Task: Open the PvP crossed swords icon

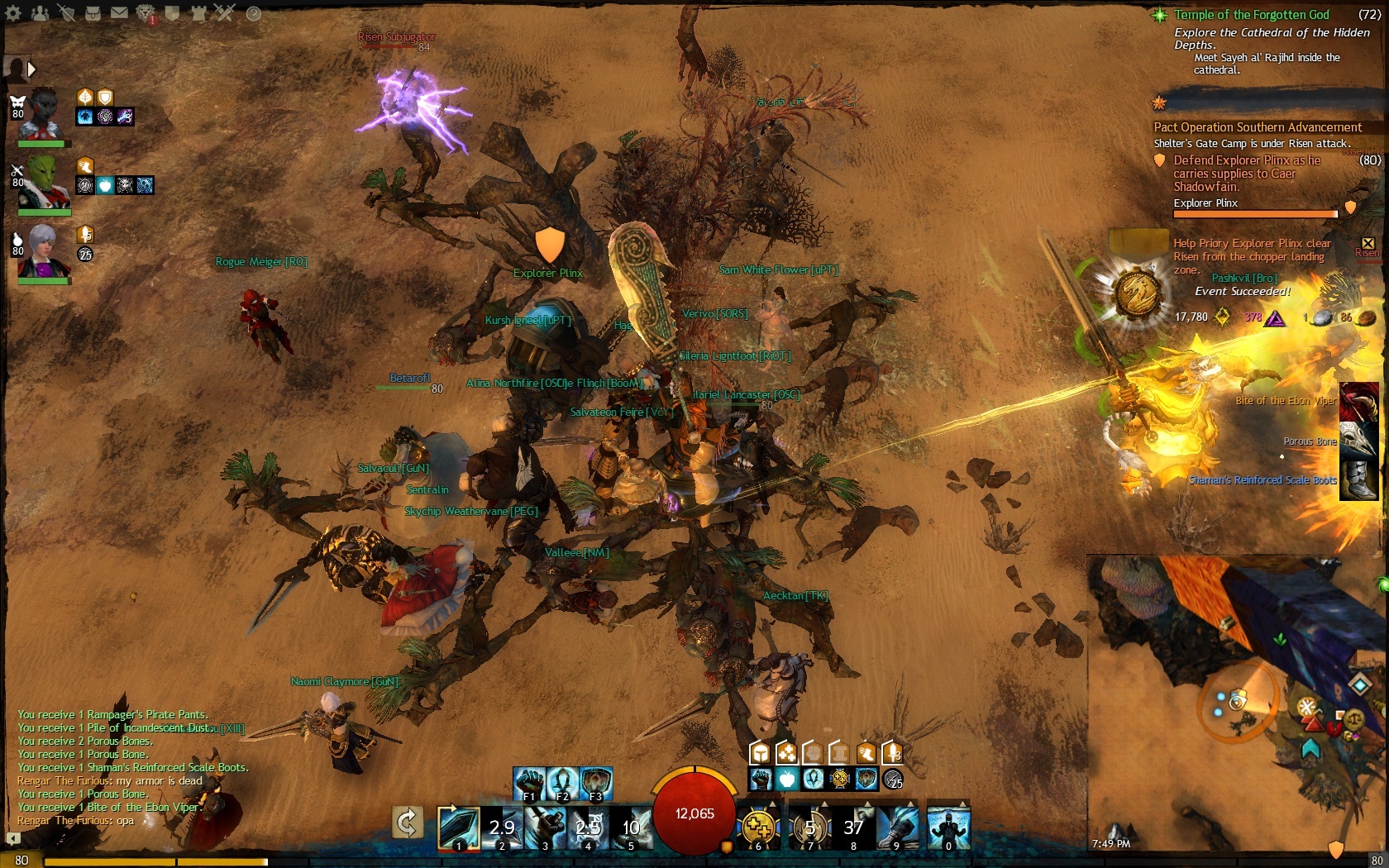Action: click(x=225, y=13)
